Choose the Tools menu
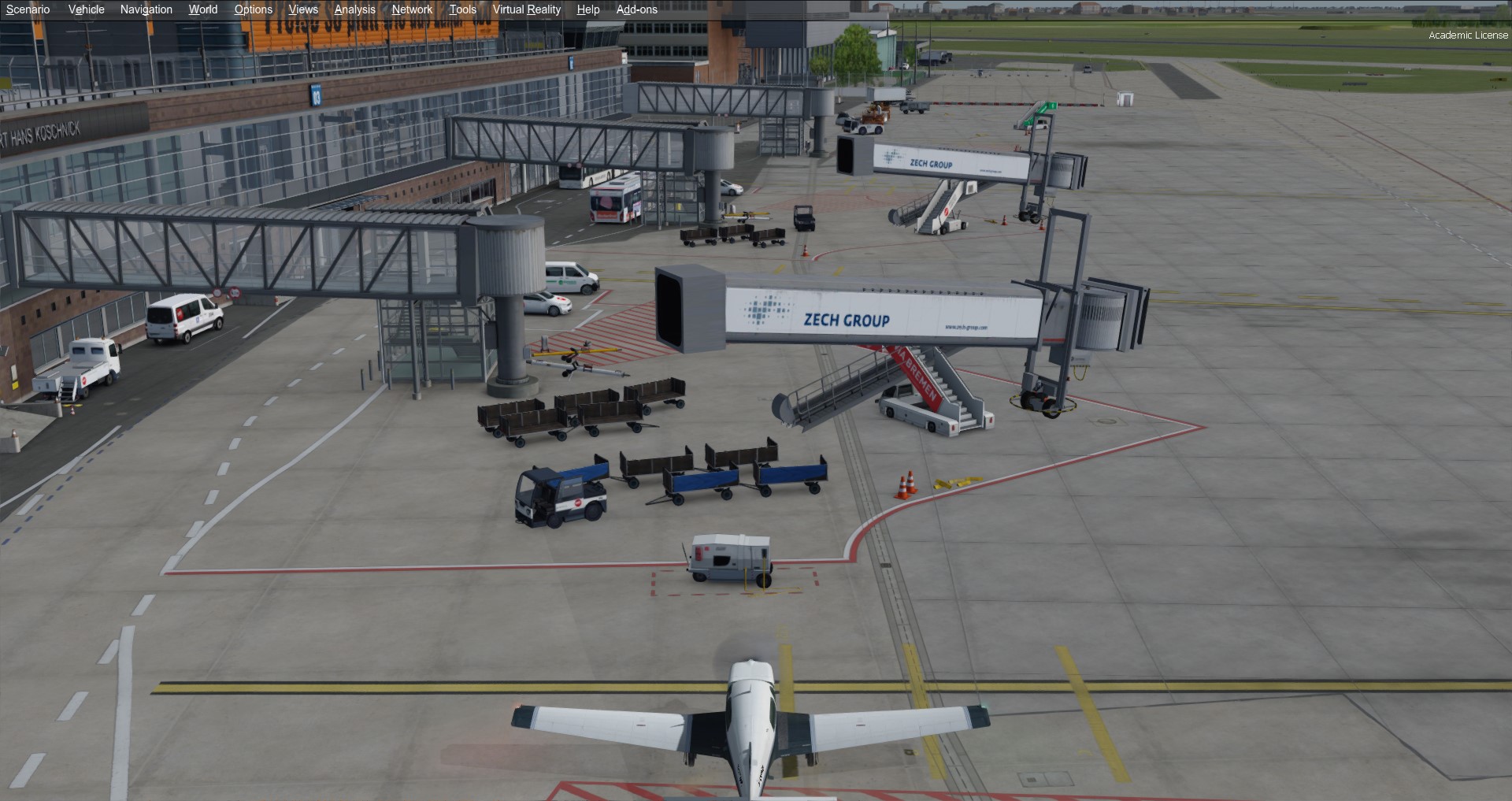This screenshot has height=801, width=1512. 462,9
